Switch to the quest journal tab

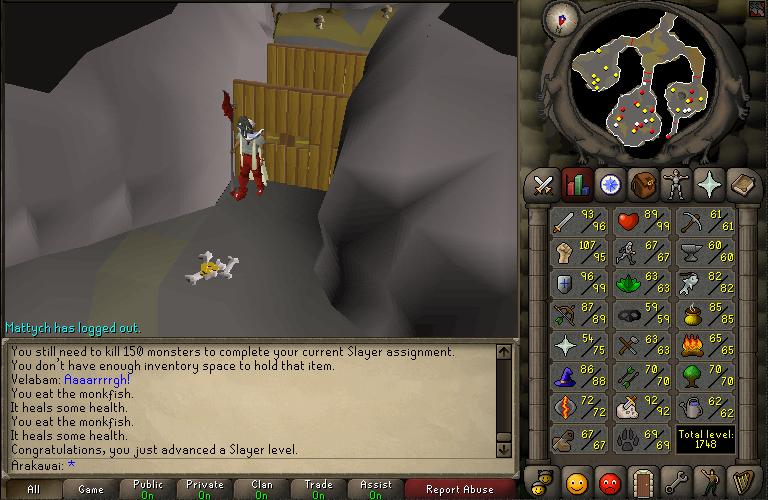[609, 184]
